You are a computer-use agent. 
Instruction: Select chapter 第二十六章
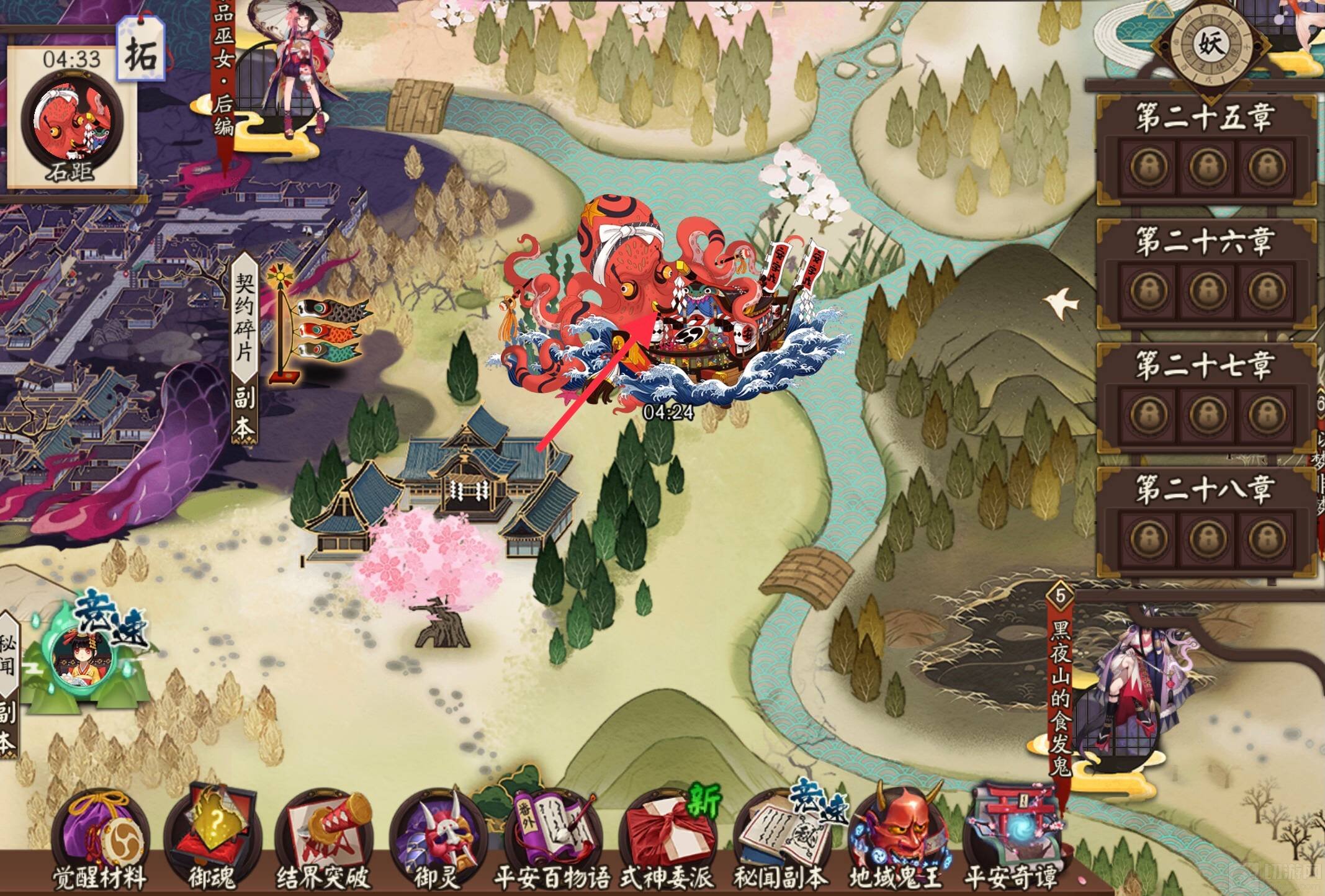(x=1205, y=273)
